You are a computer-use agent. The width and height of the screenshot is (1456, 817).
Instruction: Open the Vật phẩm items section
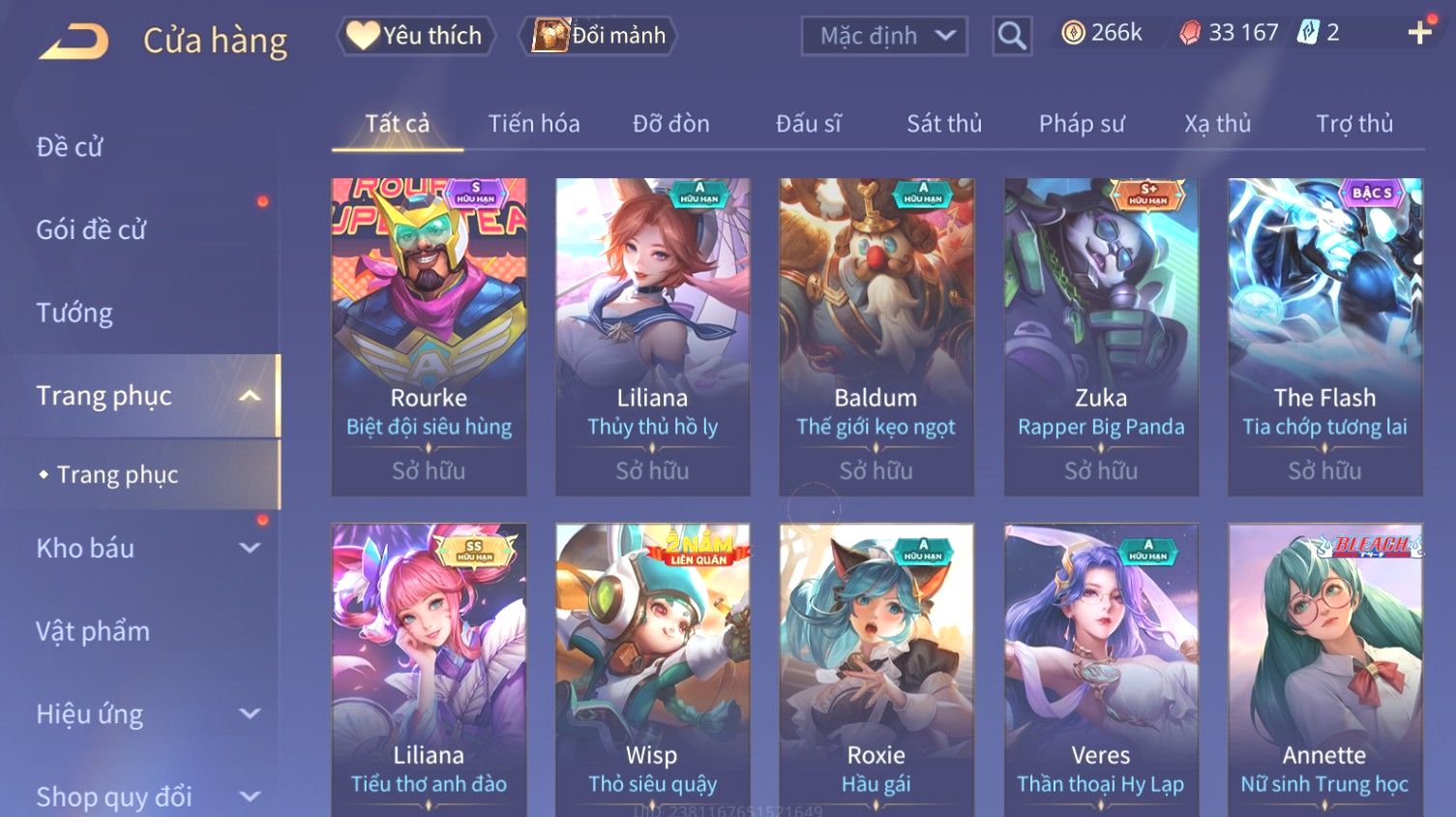click(x=93, y=631)
